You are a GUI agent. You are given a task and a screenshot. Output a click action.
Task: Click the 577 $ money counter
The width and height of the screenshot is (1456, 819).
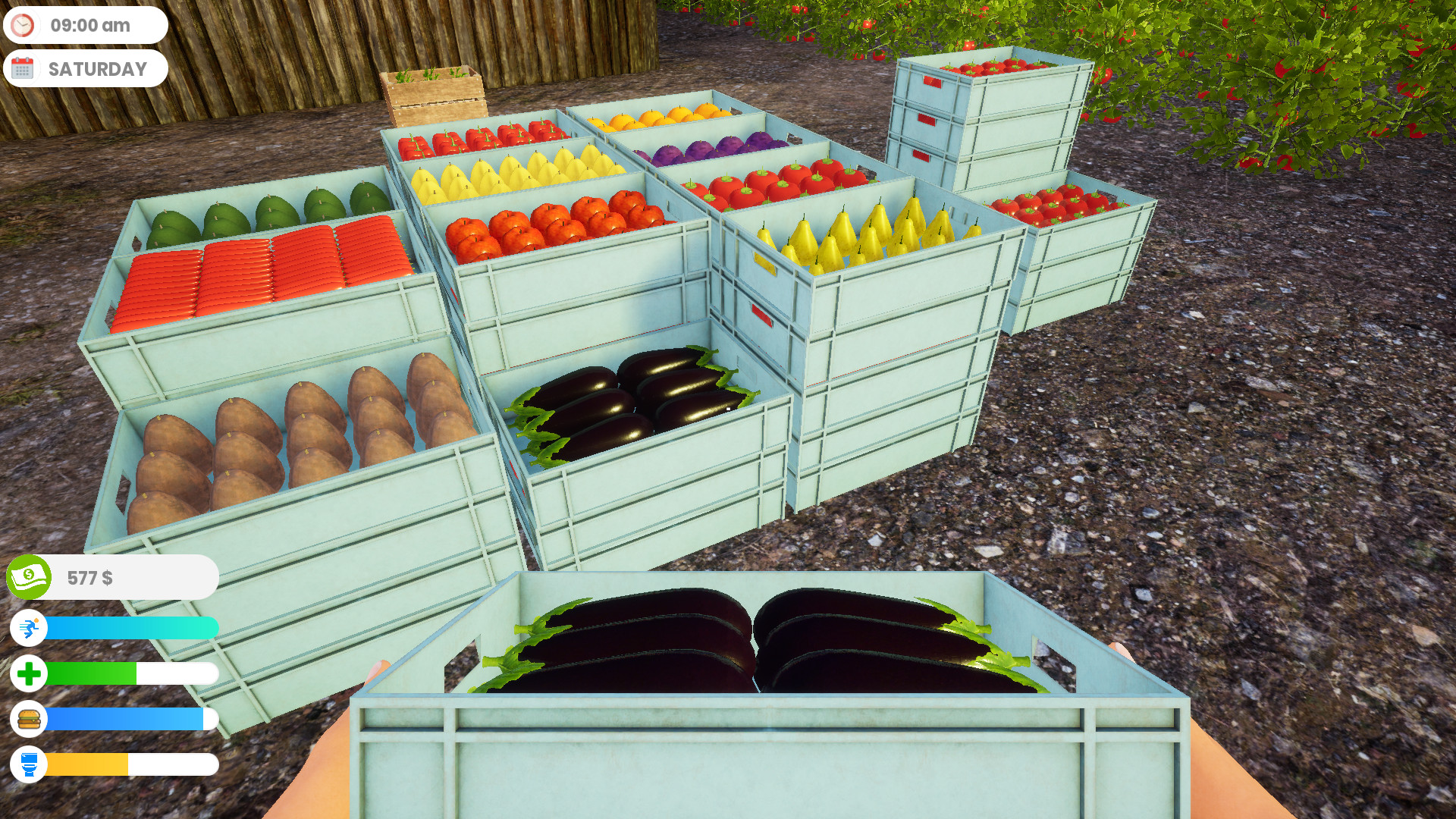coord(89,578)
